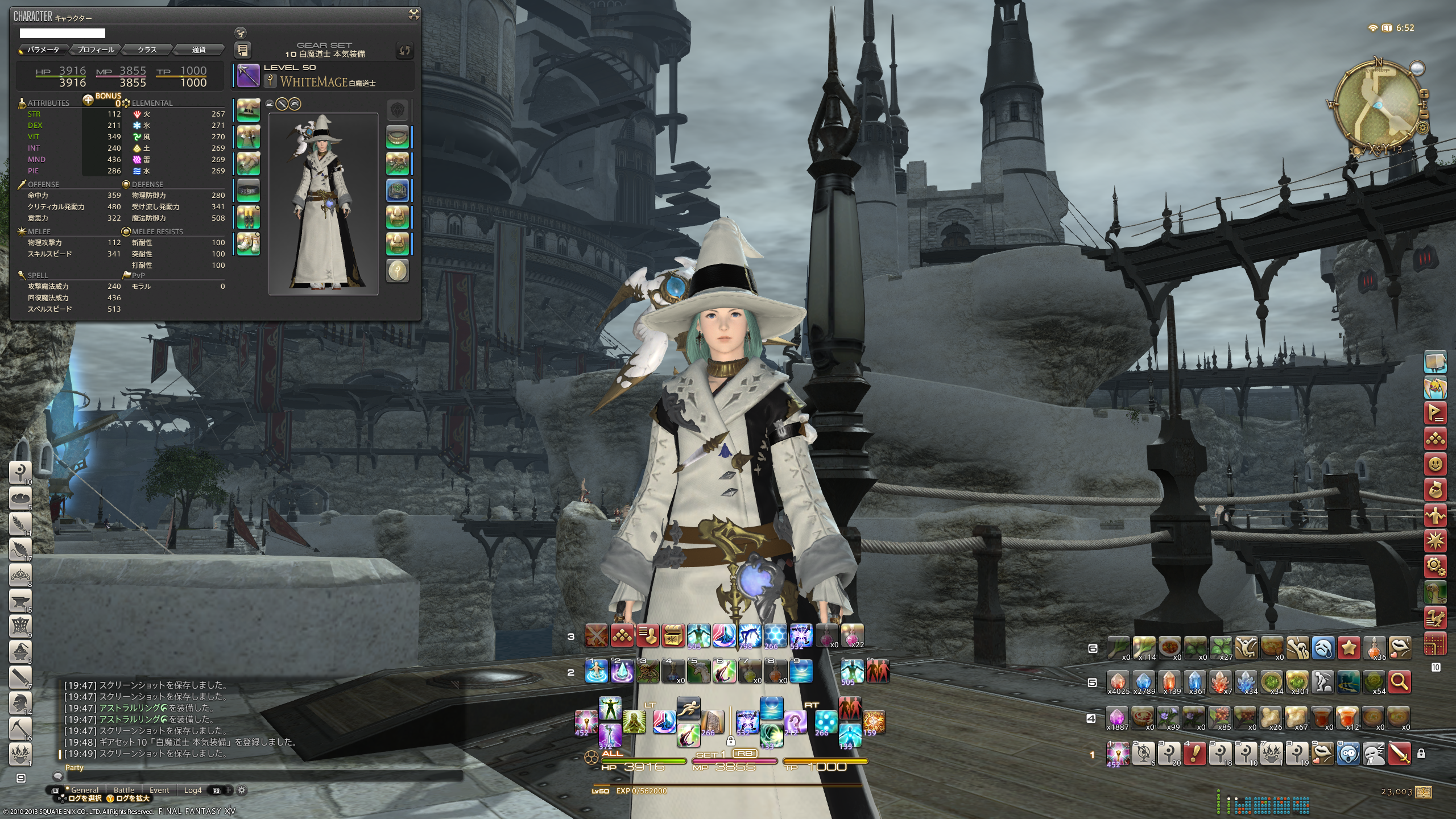Click the gear set update arrows button
1456x819 pixels.
click(404, 51)
